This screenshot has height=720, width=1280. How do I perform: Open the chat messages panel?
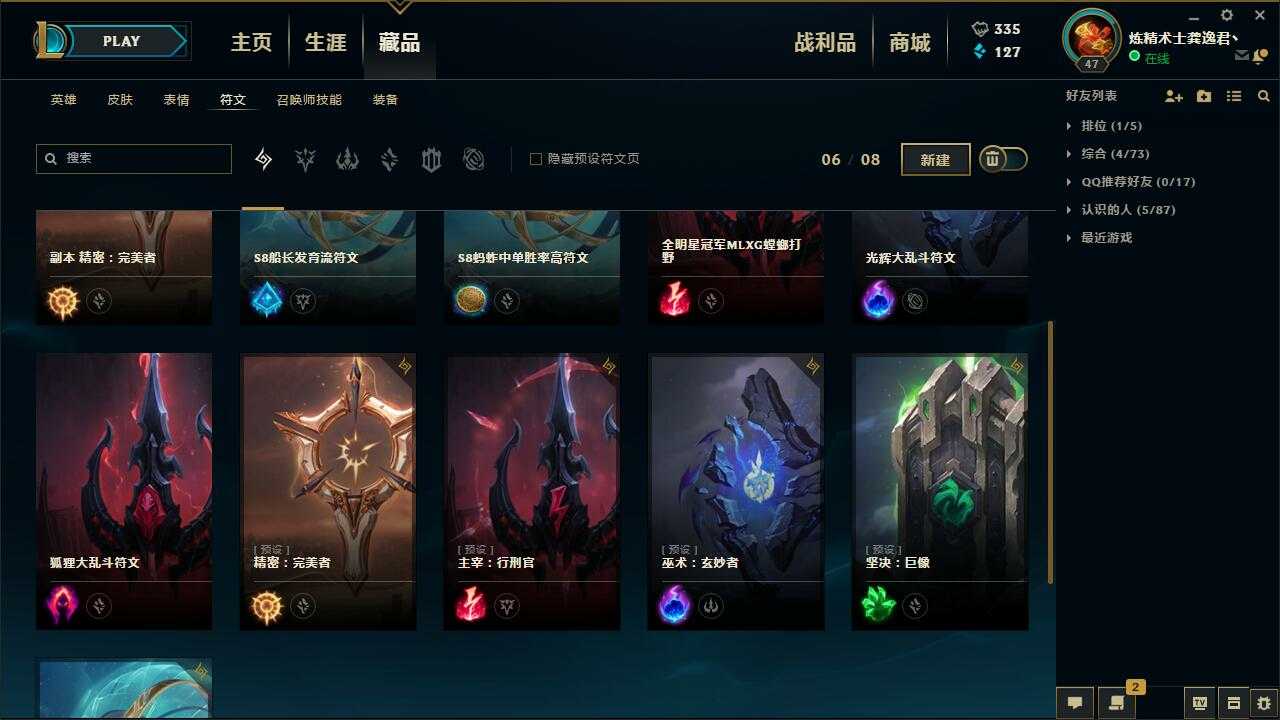[1074, 703]
